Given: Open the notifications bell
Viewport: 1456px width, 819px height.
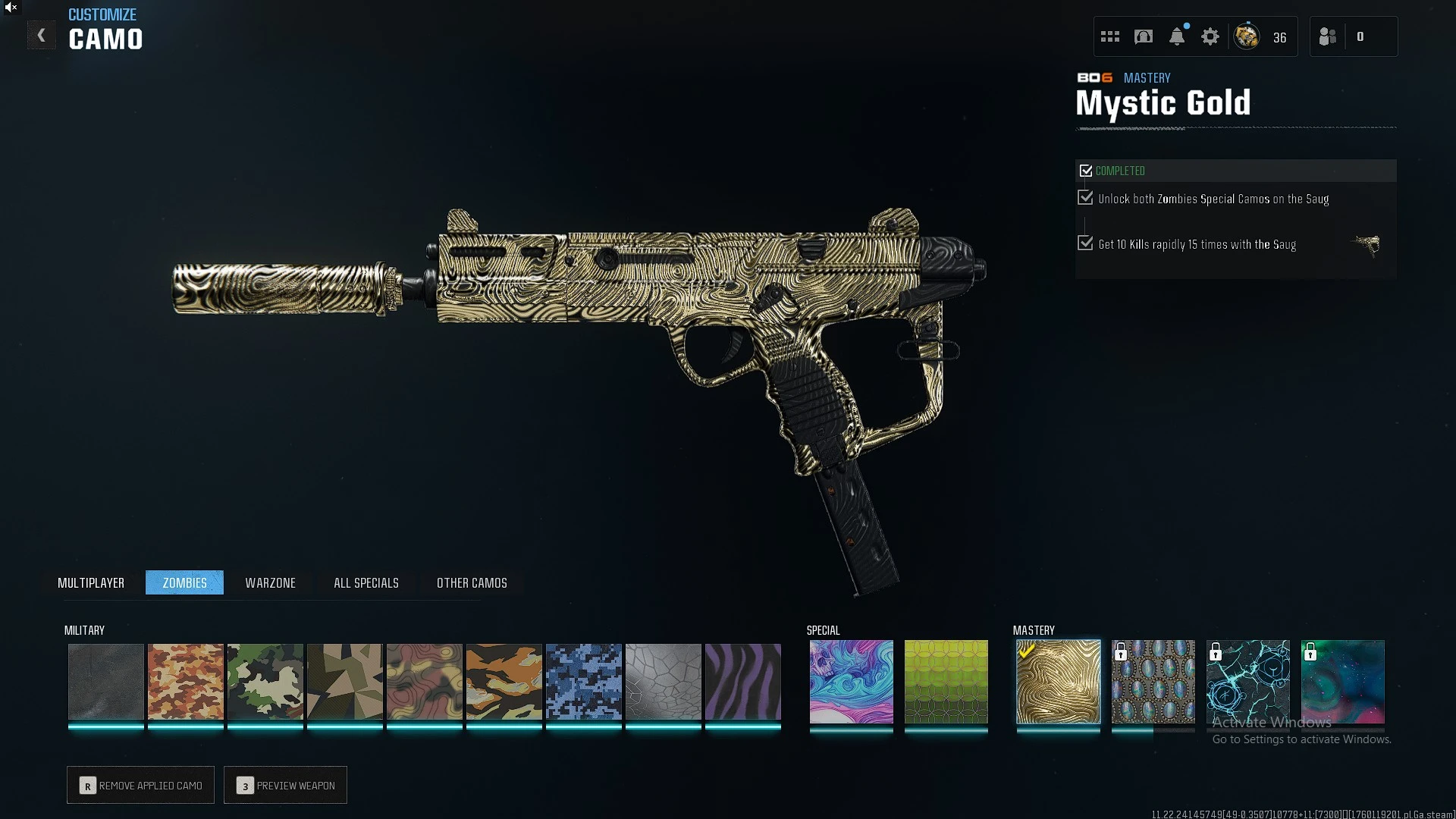Looking at the screenshot, I should pyautogui.click(x=1177, y=36).
